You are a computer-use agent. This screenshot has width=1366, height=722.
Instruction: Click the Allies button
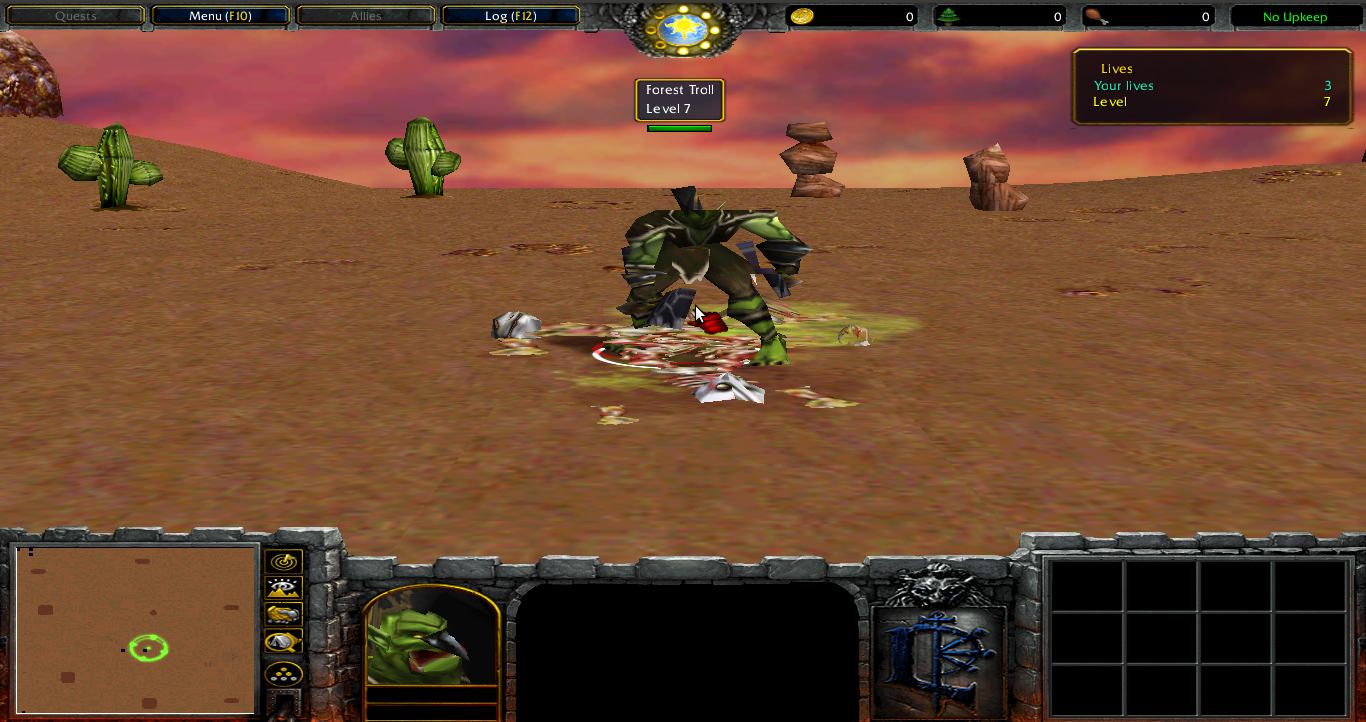coord(366,15)
